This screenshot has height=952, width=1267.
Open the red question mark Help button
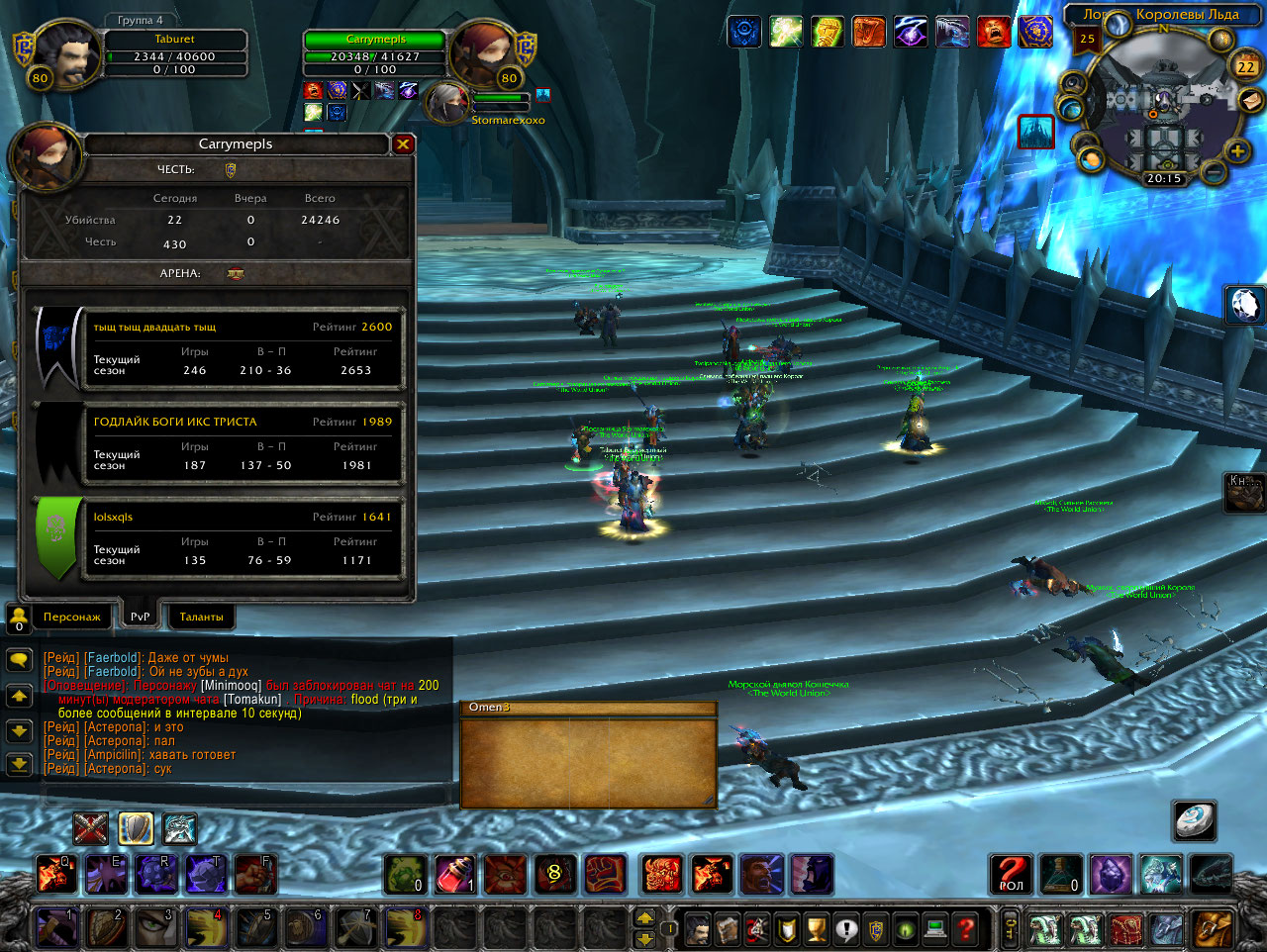[966, 929]
